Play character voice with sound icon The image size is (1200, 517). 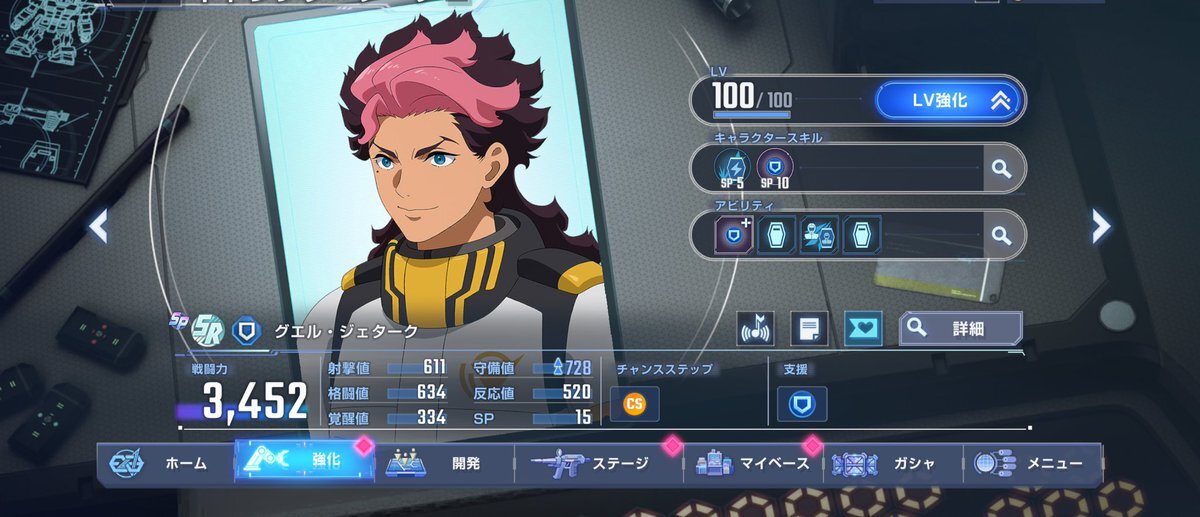(756, 329)
